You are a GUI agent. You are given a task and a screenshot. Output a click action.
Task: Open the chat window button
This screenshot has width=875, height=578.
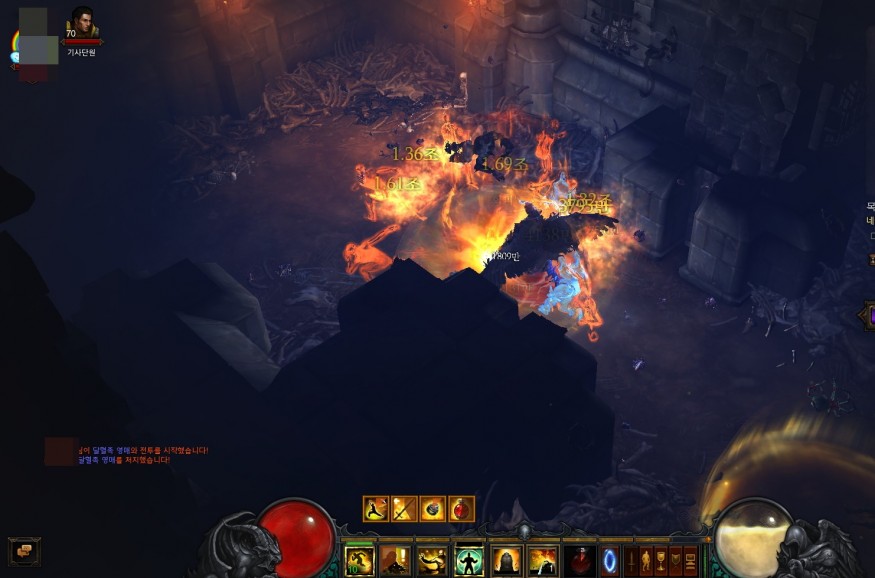pyautogui.click(x=24, y=550)
